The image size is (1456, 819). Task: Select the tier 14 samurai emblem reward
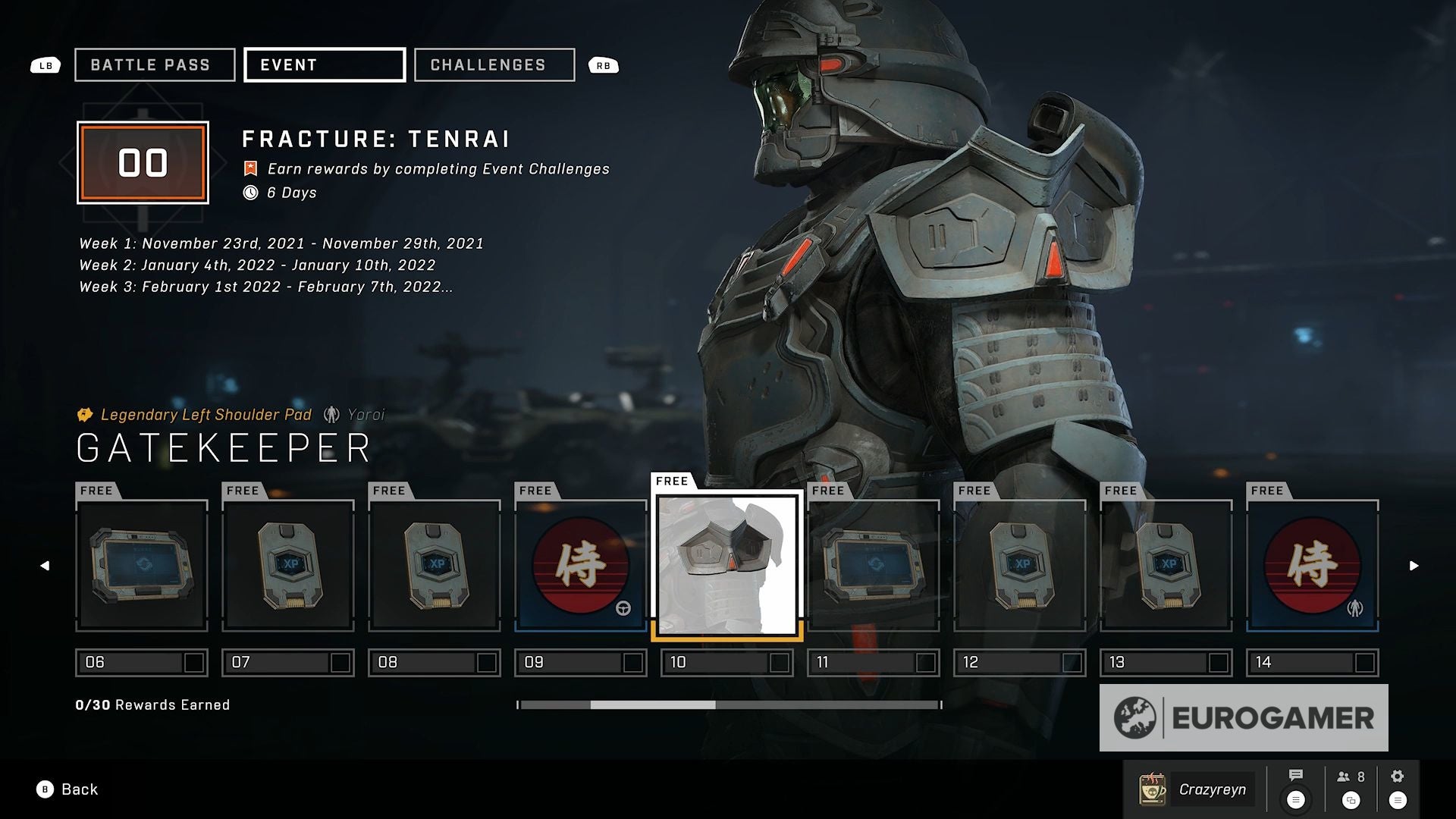pos(1313,566)
